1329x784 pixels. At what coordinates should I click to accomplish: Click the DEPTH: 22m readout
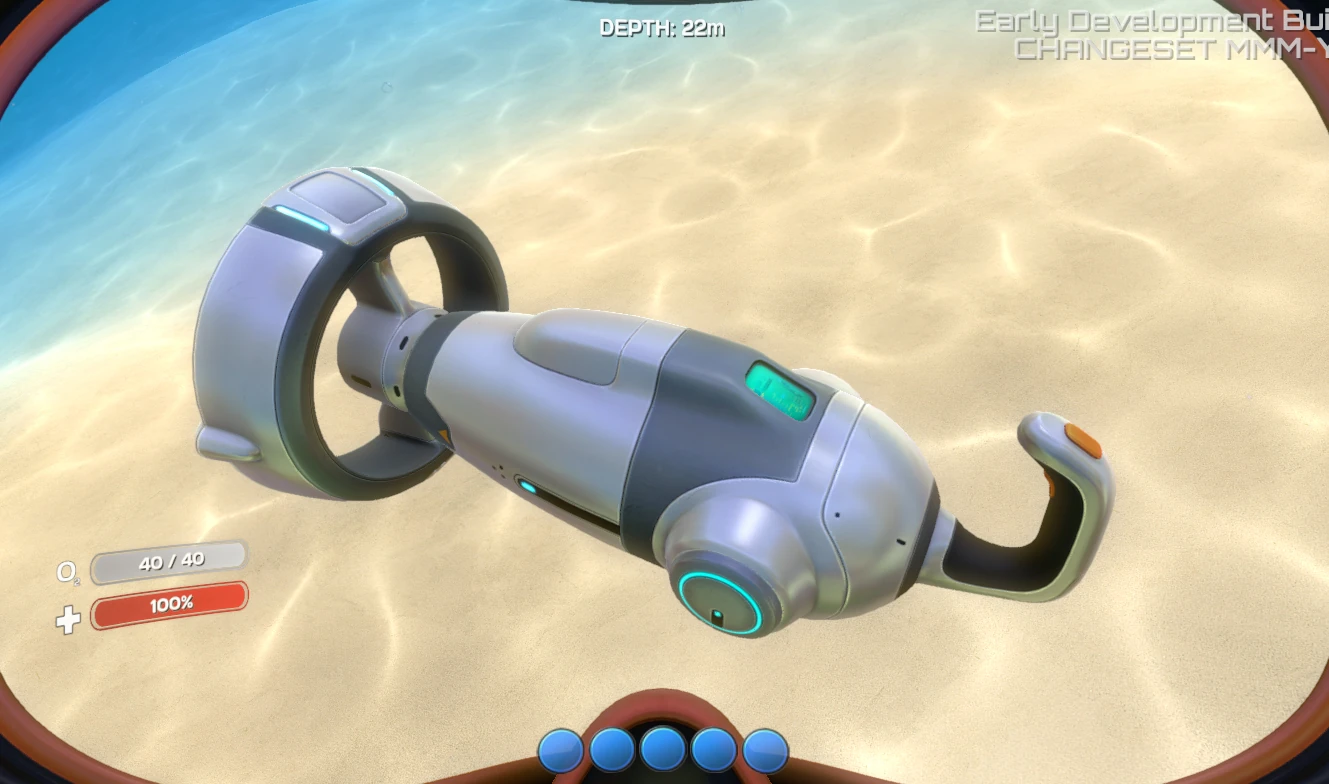coord(663,29)
